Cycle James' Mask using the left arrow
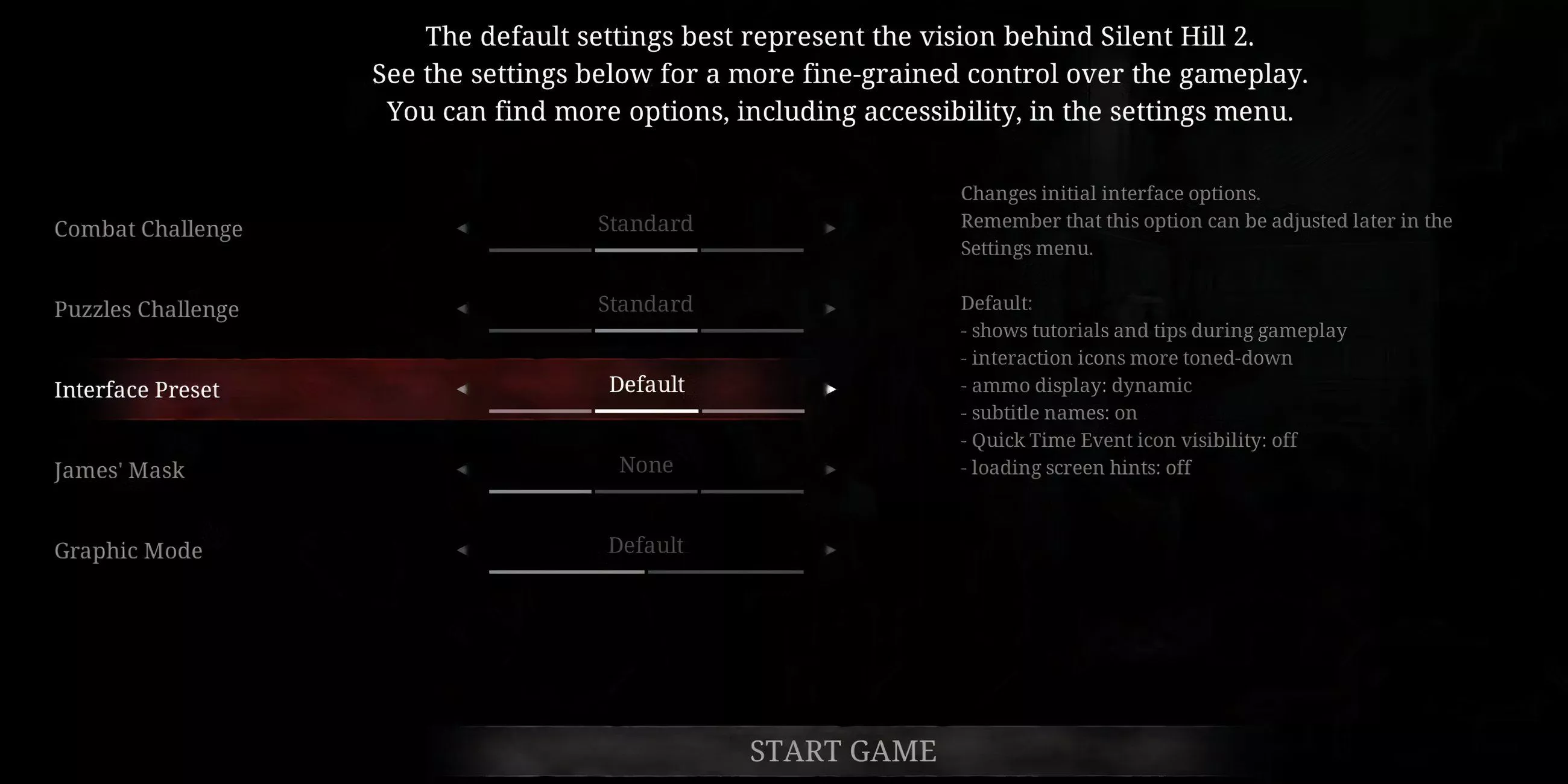This screenshot has width=1568, height=784. pyautogui.click(x=463, y=469)
